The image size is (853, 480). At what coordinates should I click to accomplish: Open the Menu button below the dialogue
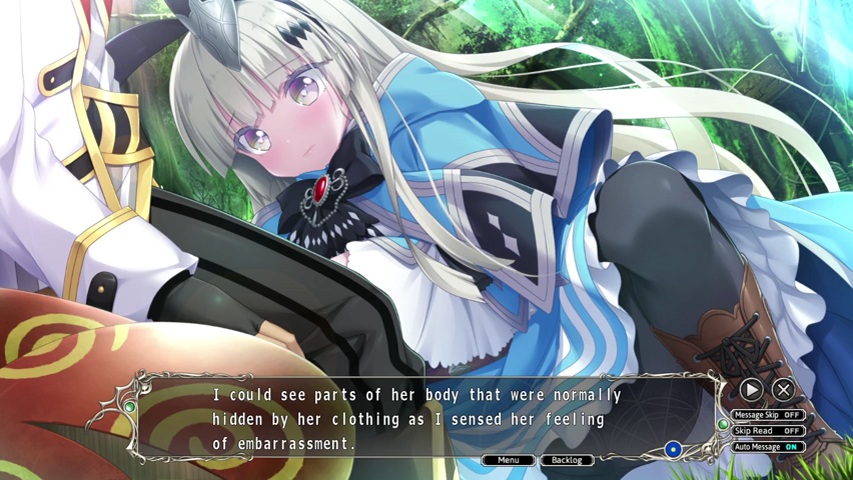509,460
